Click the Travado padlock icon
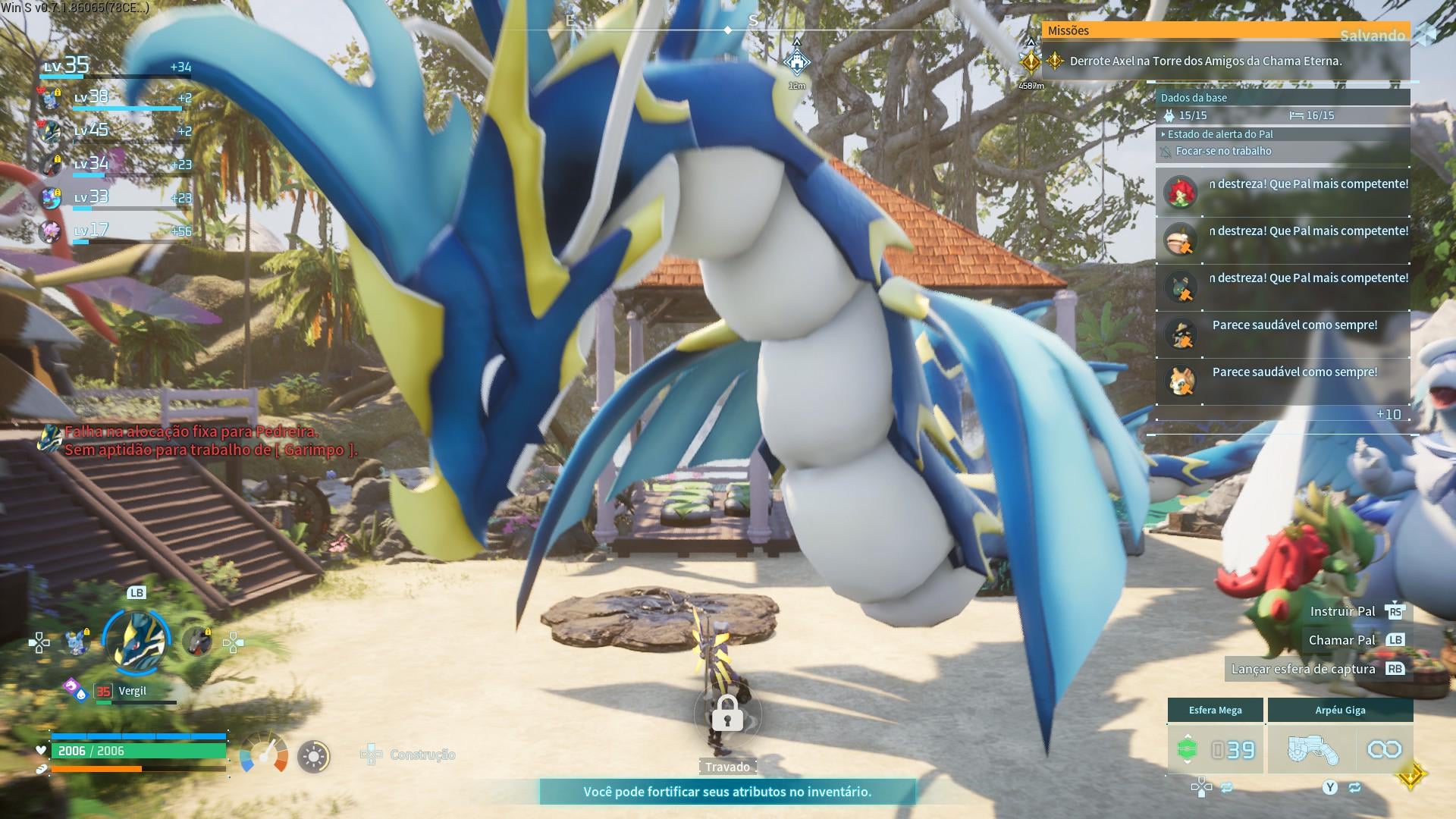The image size is (1456, 819). 727,714
